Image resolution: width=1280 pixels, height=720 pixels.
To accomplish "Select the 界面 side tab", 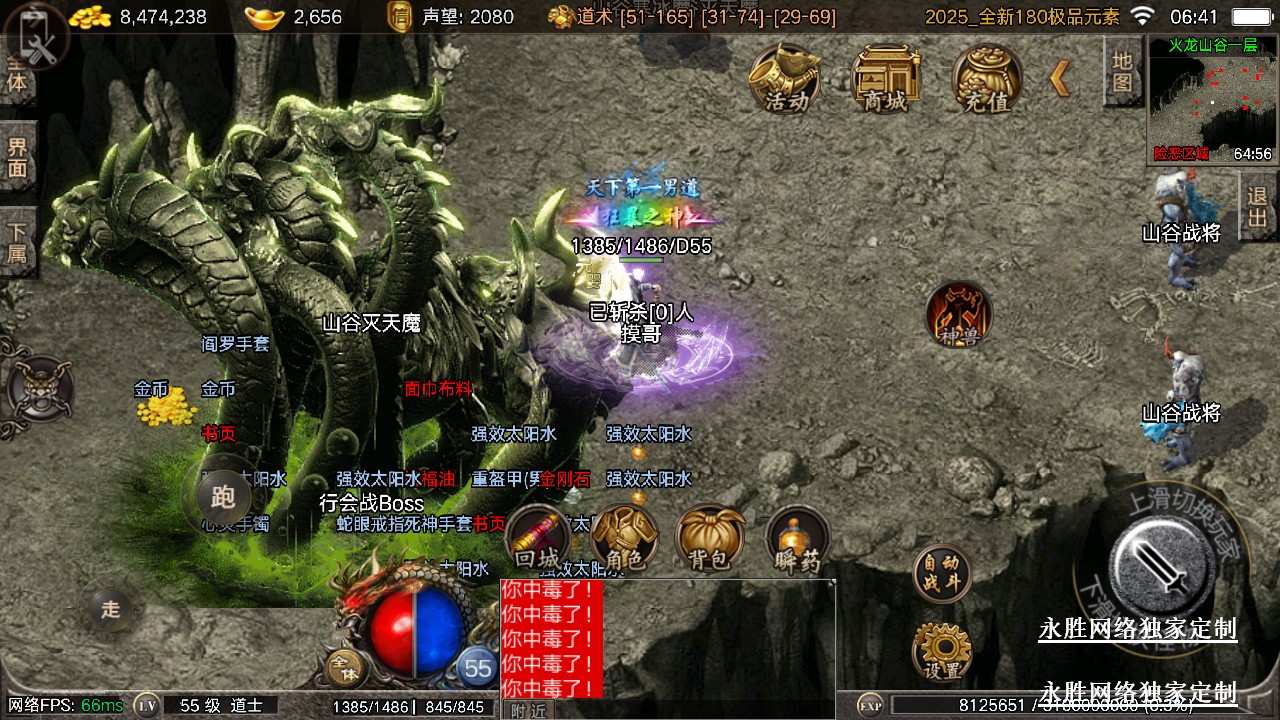I will 18,157.
